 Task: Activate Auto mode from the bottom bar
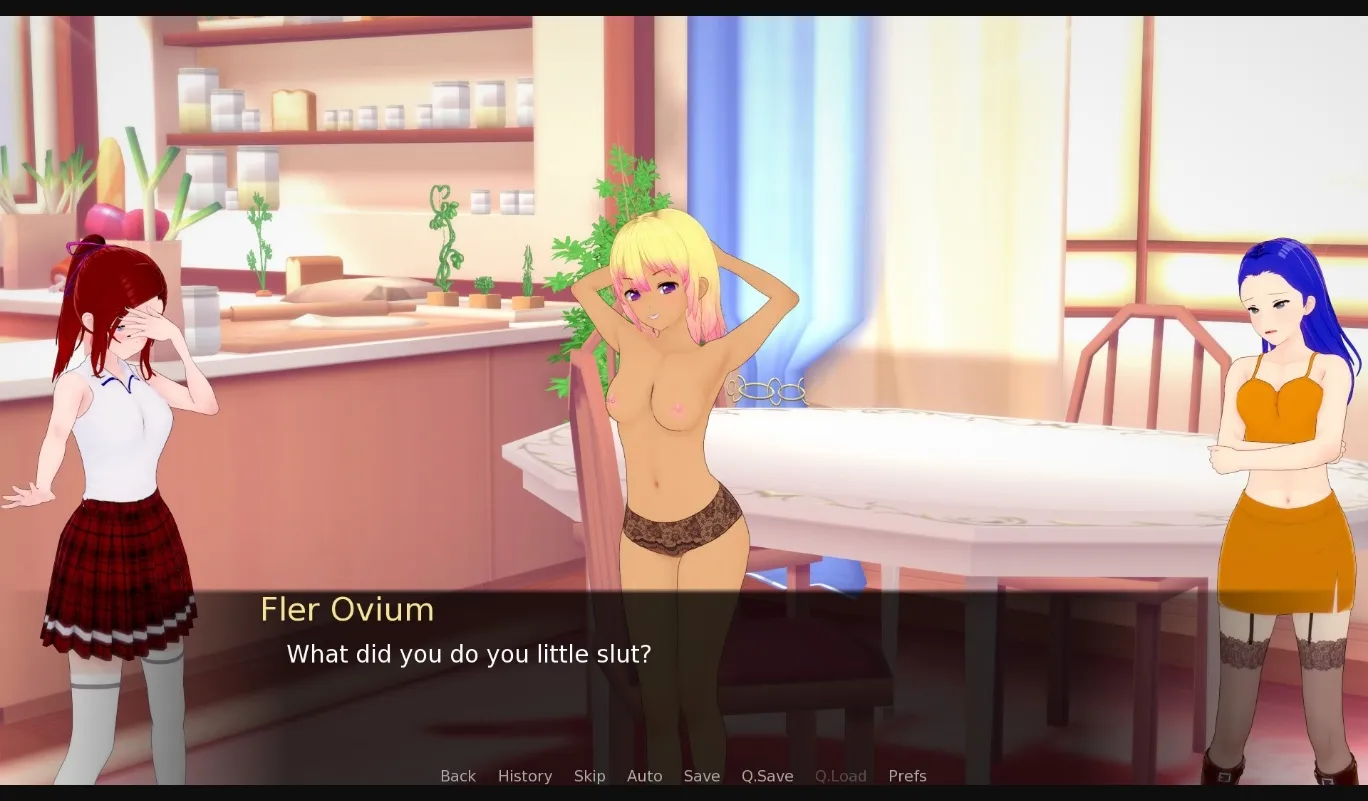(644, 775)
